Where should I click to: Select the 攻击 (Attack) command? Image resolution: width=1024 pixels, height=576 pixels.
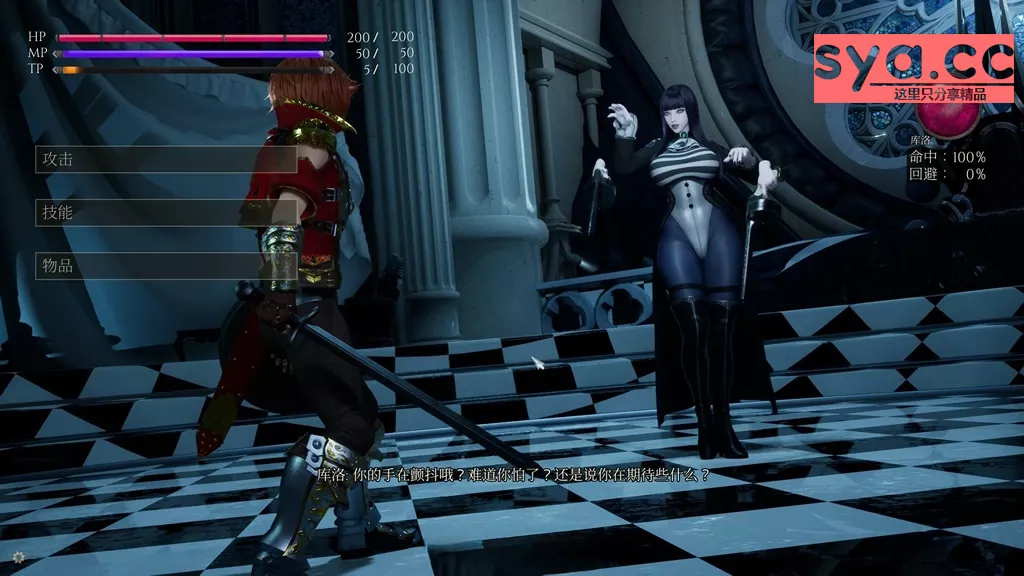[x=166, y=159]
